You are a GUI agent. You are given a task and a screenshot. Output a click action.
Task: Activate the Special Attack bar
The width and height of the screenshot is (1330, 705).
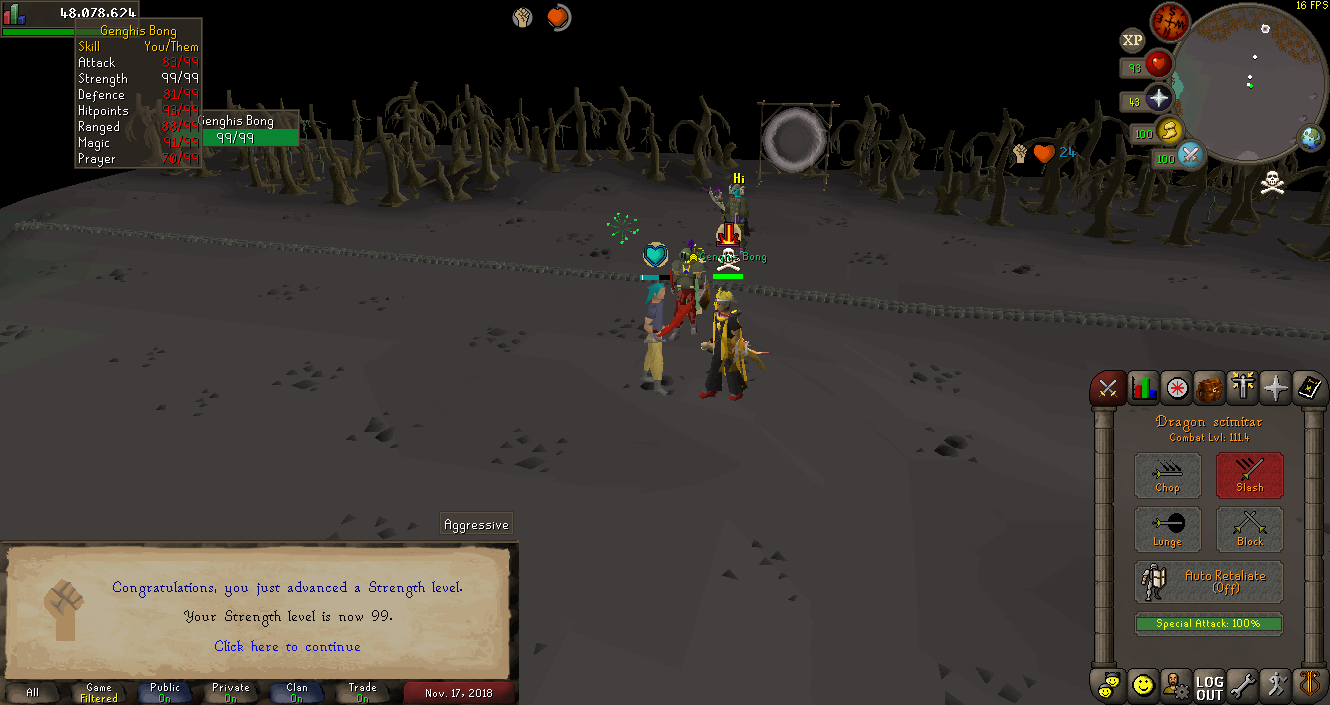click(x=1208, y=624)
